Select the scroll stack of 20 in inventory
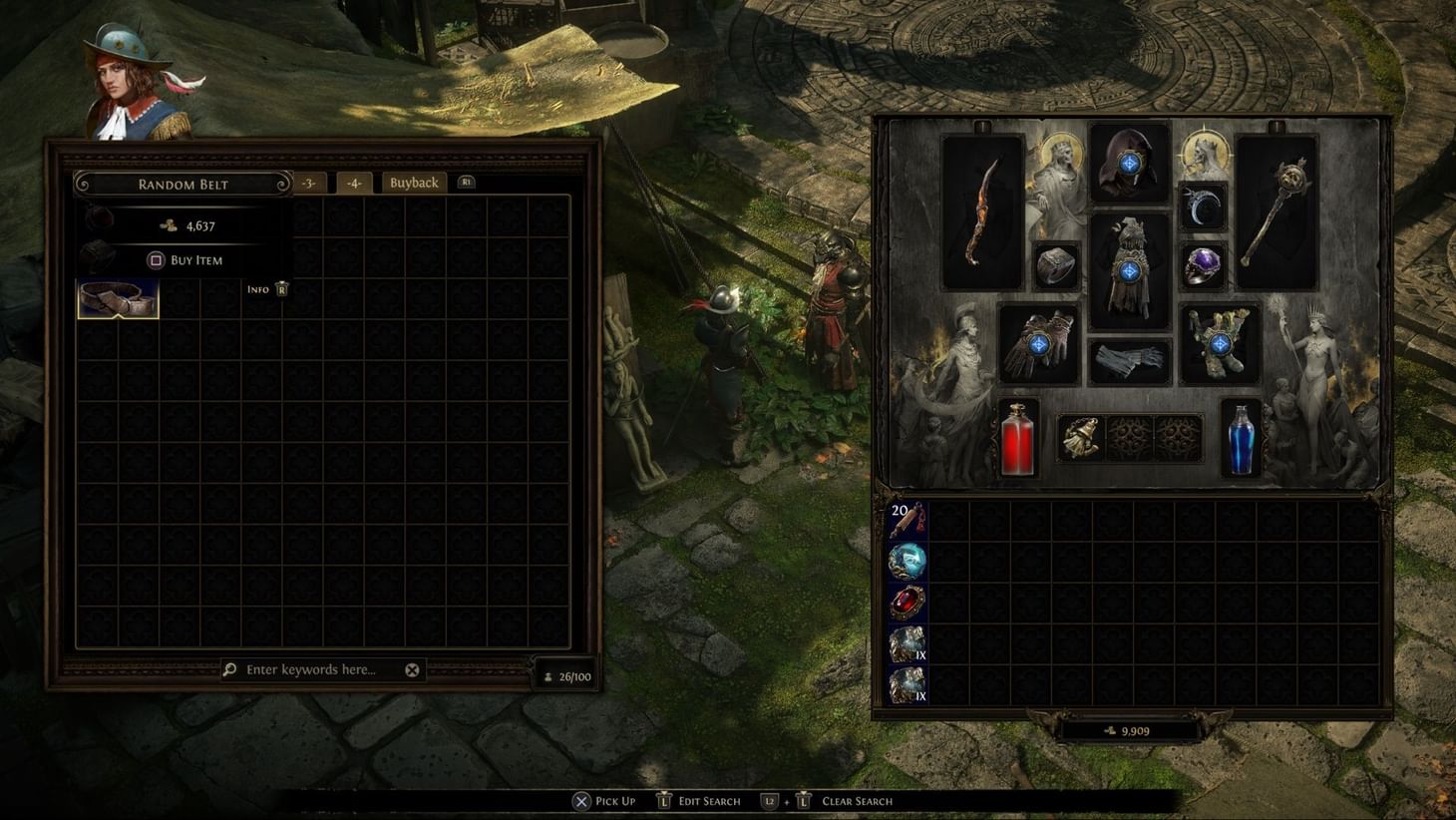Screen dimensions: 1456x820 (910, 519)
